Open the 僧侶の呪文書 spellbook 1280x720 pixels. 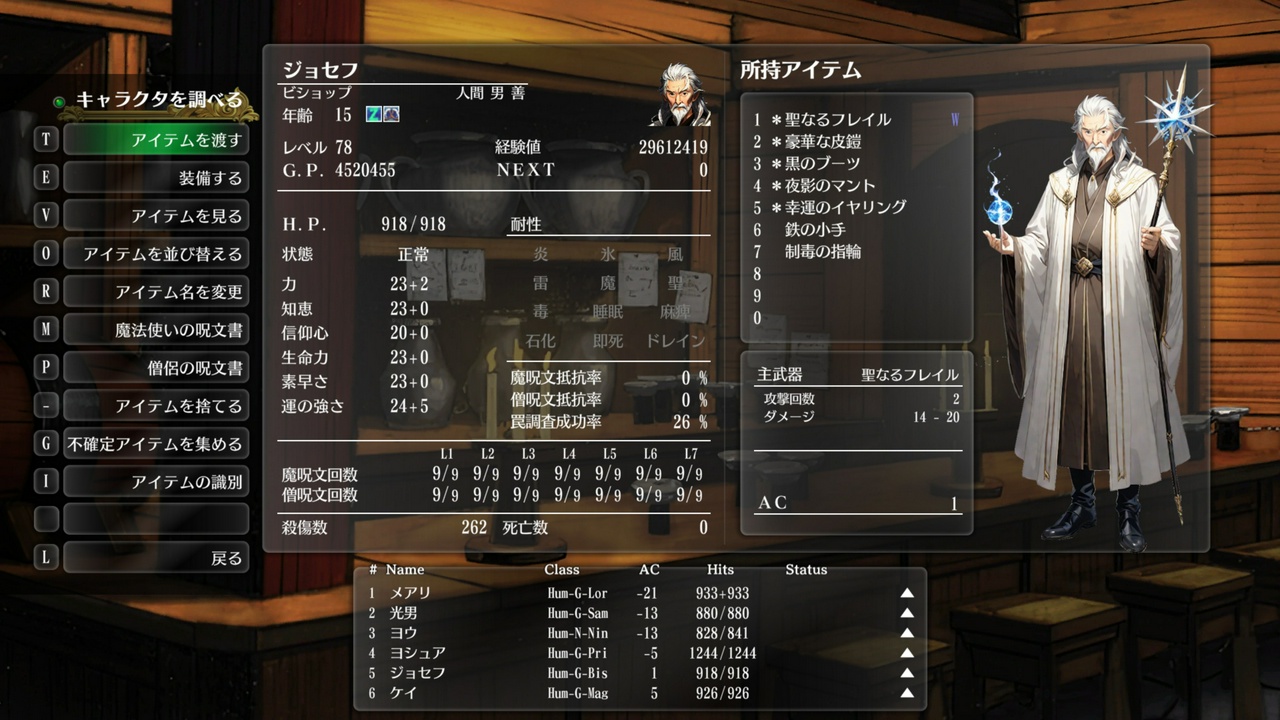pyautogui.click(x=157, y=366)
